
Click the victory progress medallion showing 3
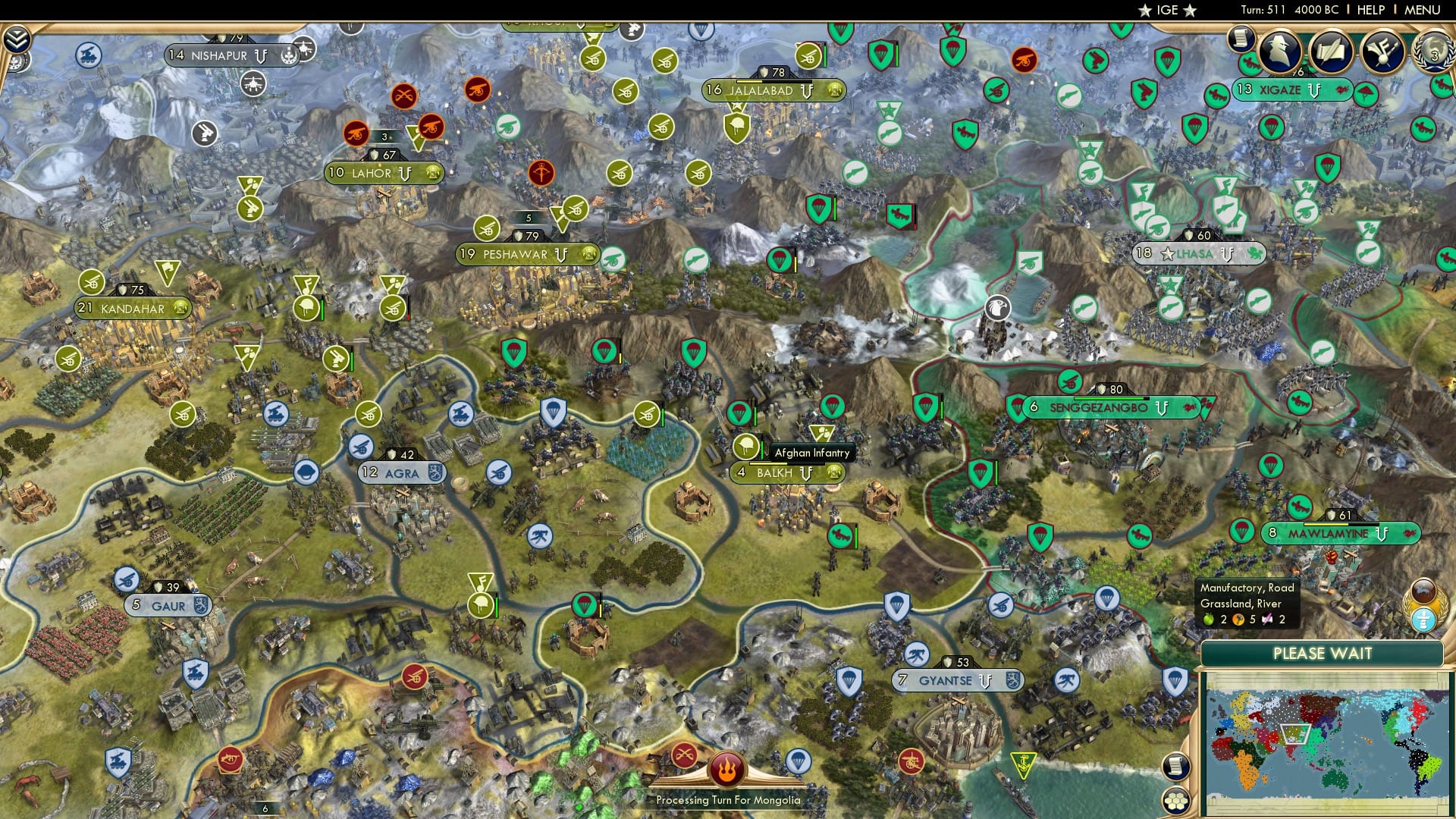click(x=1435, y=53)
